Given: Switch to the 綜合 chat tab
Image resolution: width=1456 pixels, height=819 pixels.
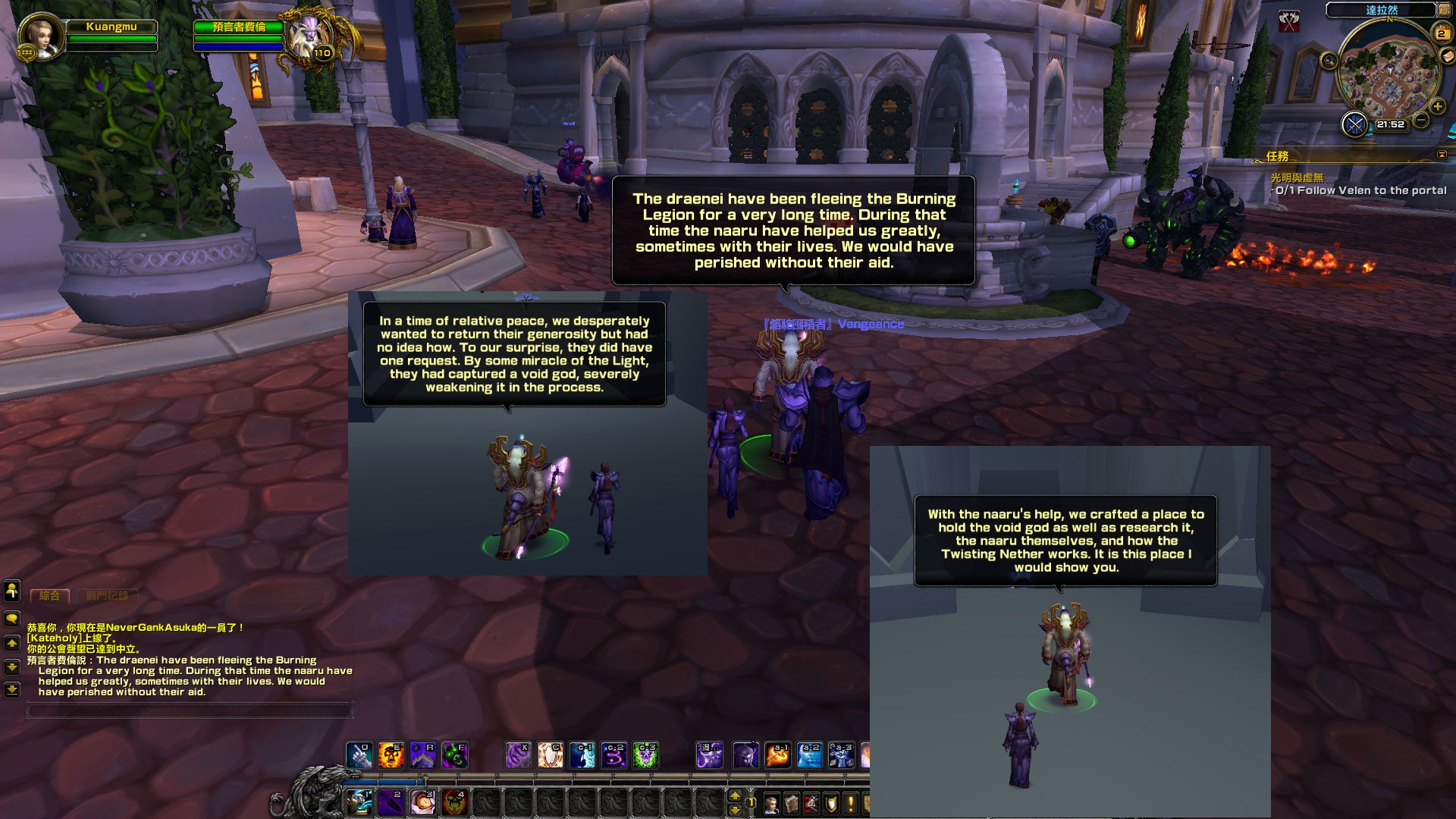Looking at the screenshot, I should 50,596.
